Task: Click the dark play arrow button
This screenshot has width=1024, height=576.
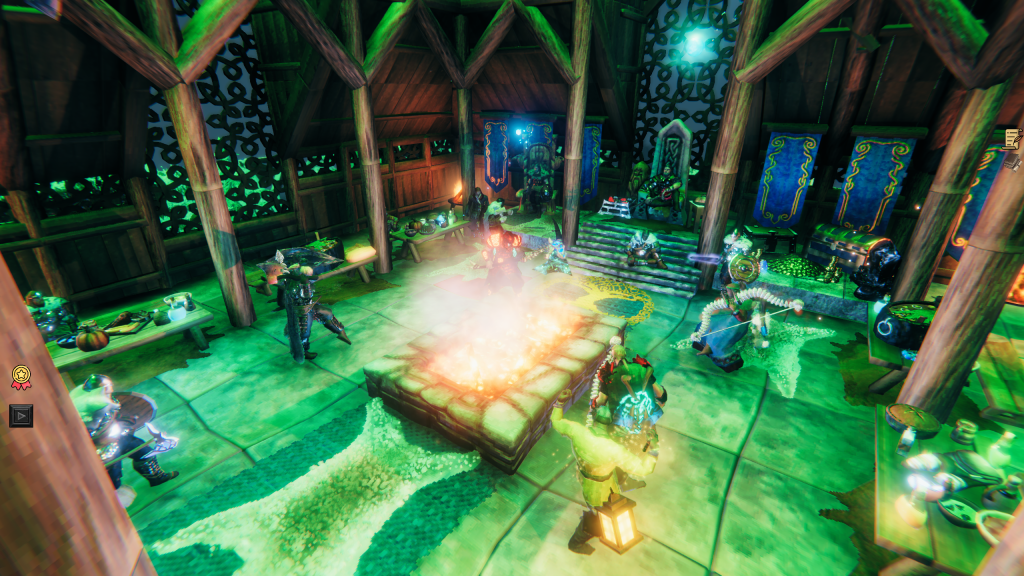Action: click(21, 415)
